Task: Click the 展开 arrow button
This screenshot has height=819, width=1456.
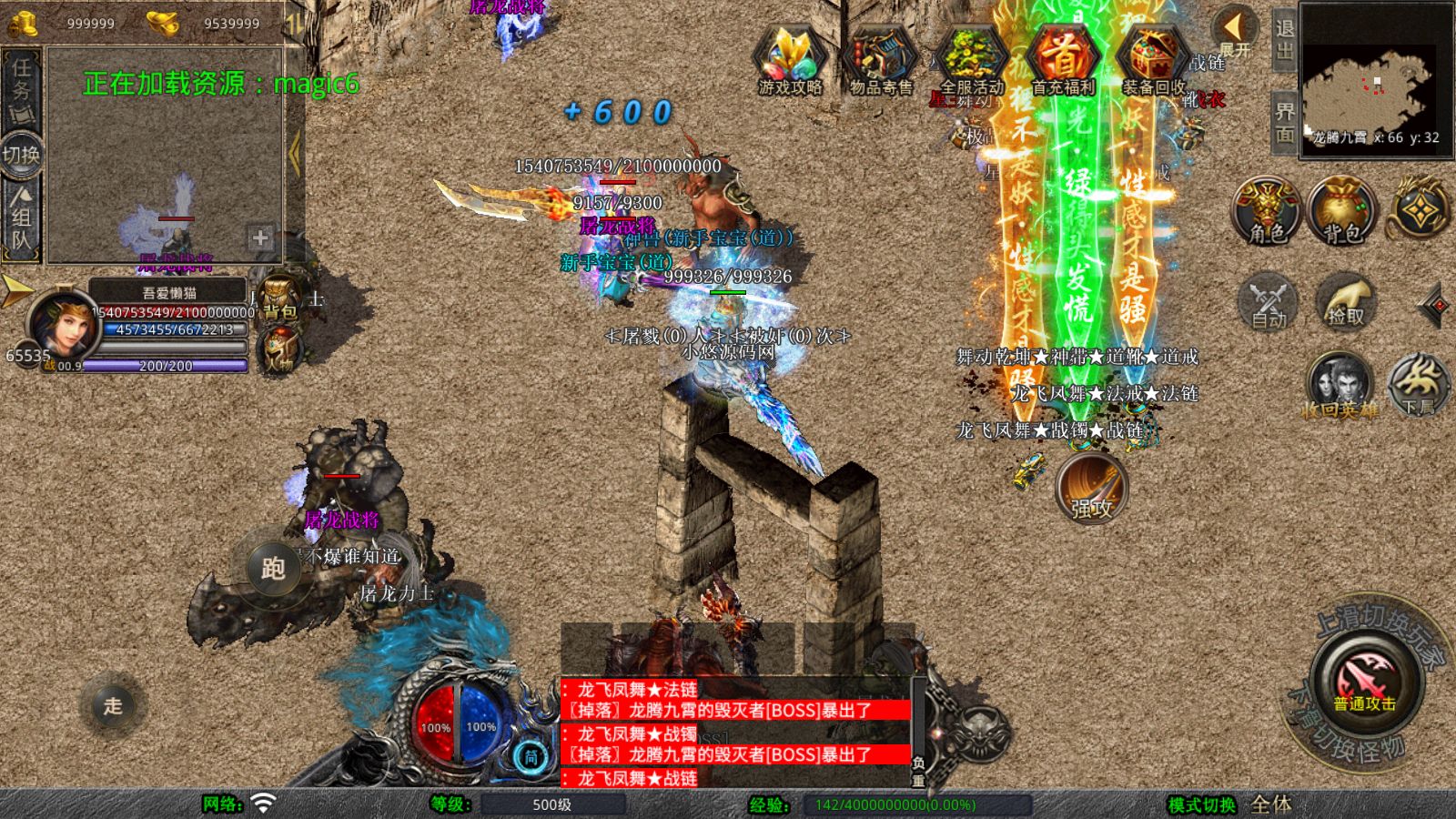Action: point(1235,33)
